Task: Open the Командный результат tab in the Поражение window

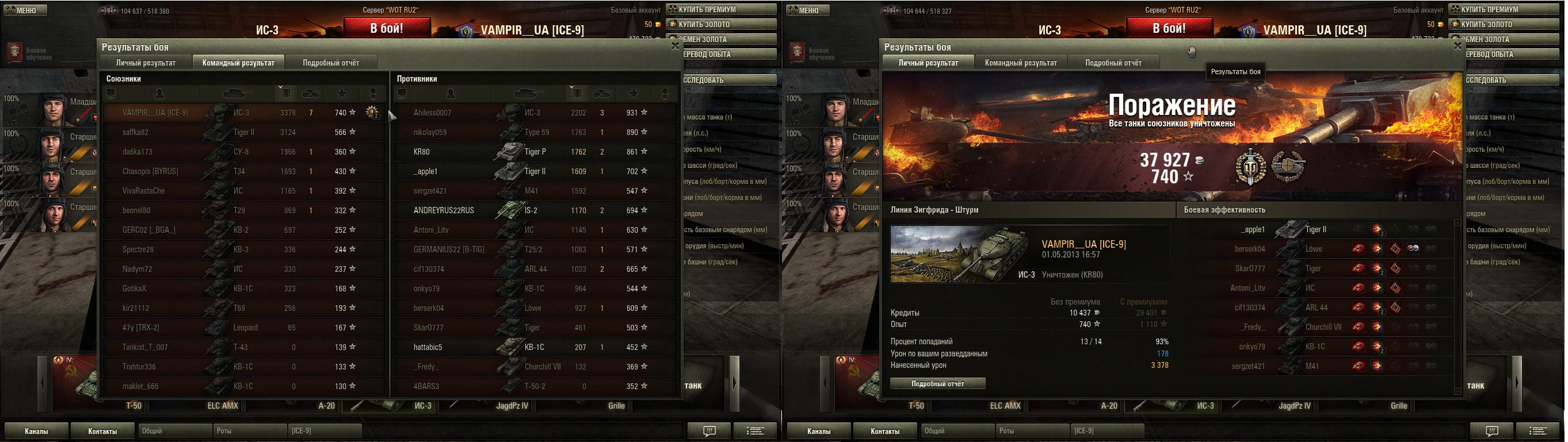Action: [x=1021, y=63]
